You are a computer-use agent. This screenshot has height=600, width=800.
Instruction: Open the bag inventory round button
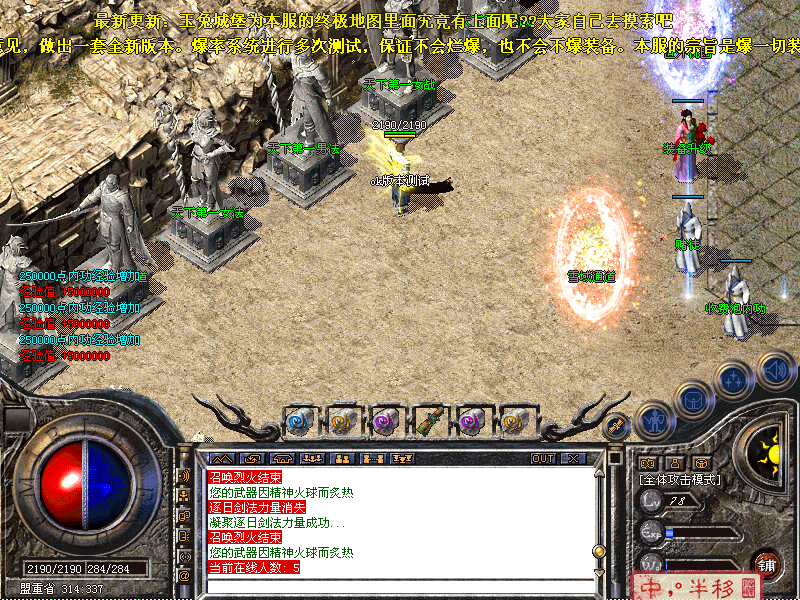point(694,400)
